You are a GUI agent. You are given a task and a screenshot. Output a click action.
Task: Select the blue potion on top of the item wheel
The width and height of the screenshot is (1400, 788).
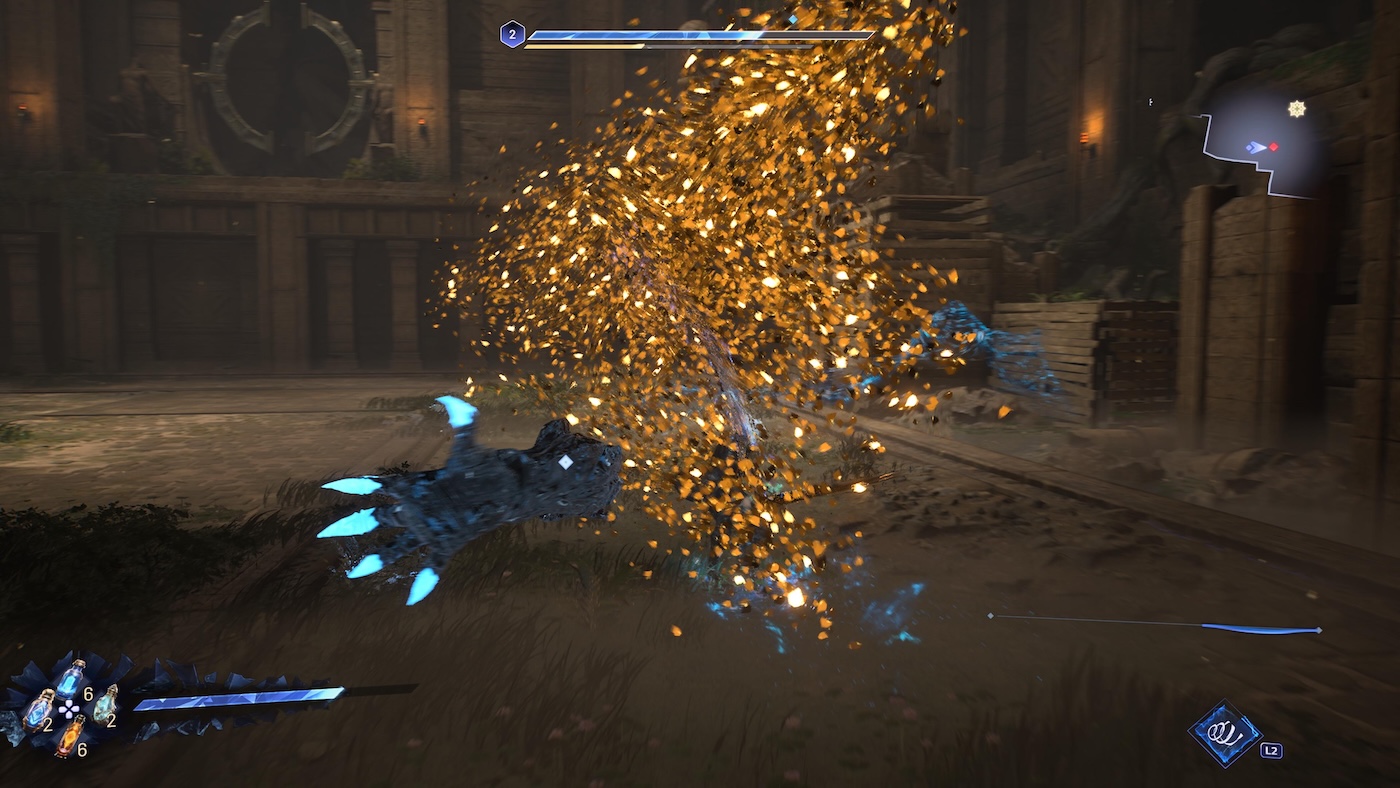coord(70,679)
